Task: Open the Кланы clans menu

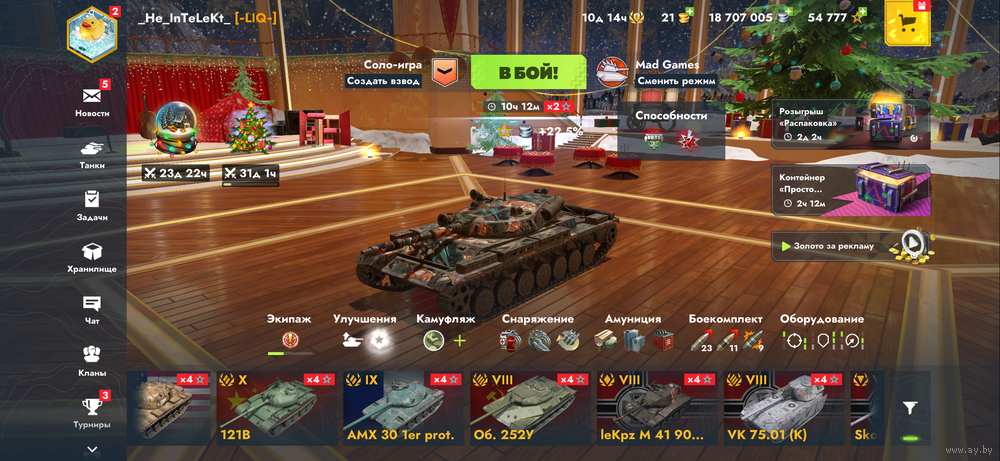Action: (92, 358)
